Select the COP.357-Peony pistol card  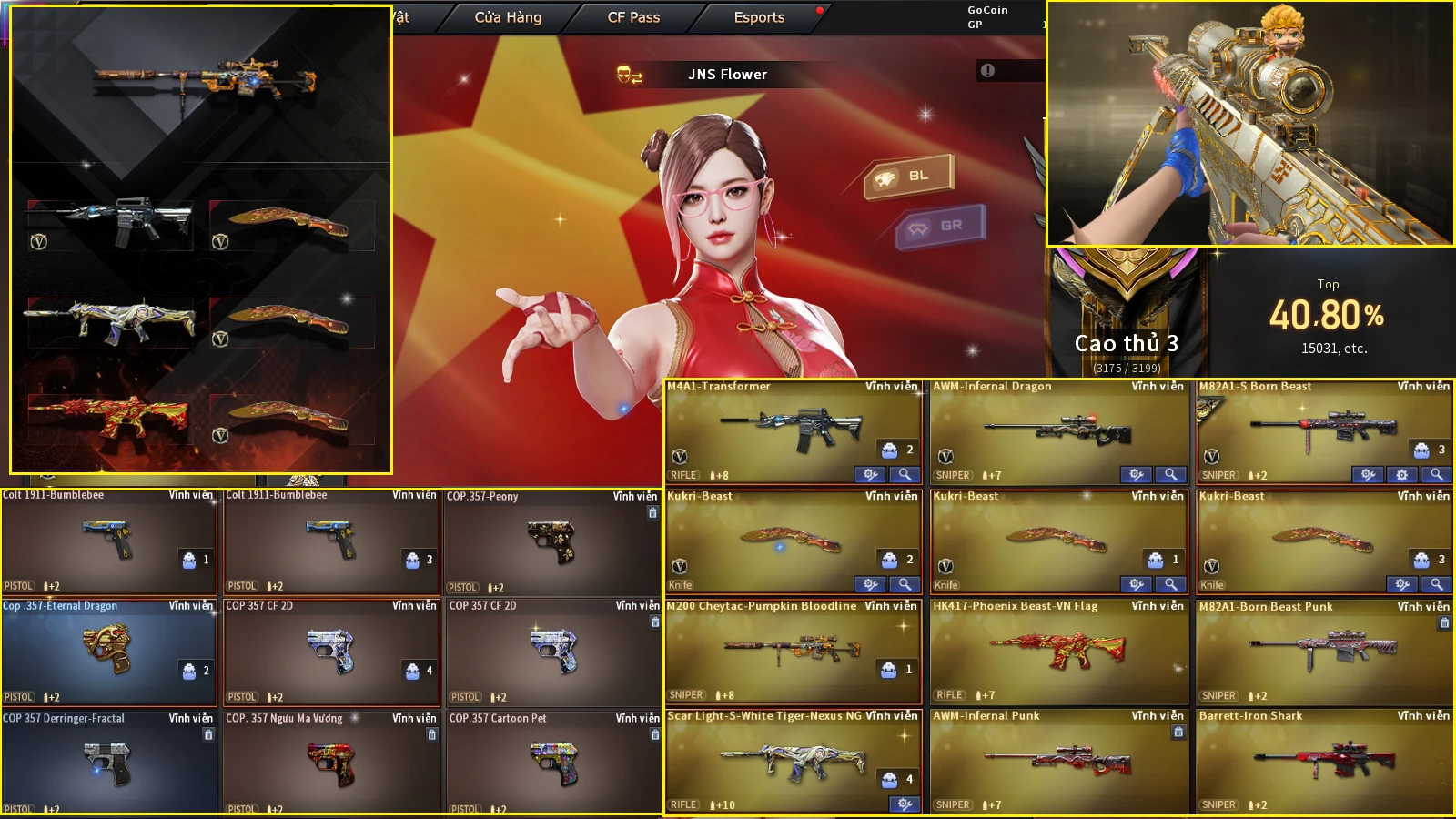551,541
